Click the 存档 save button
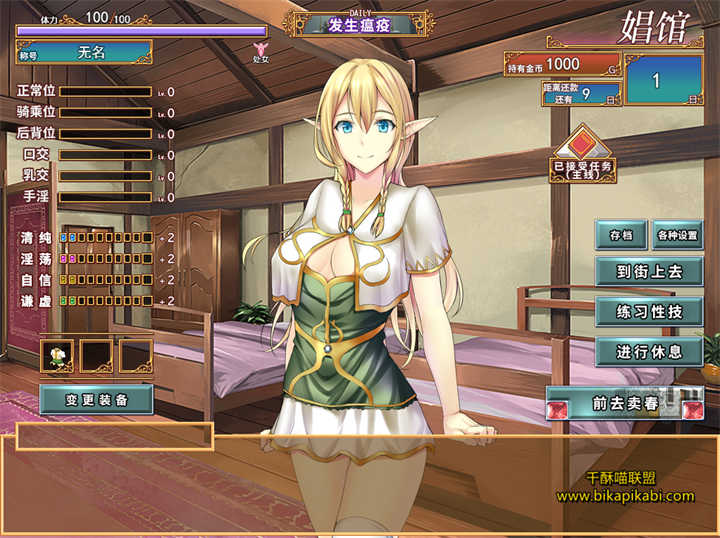The width and height of the screenshot is (720, 538). tap(621, 236)
